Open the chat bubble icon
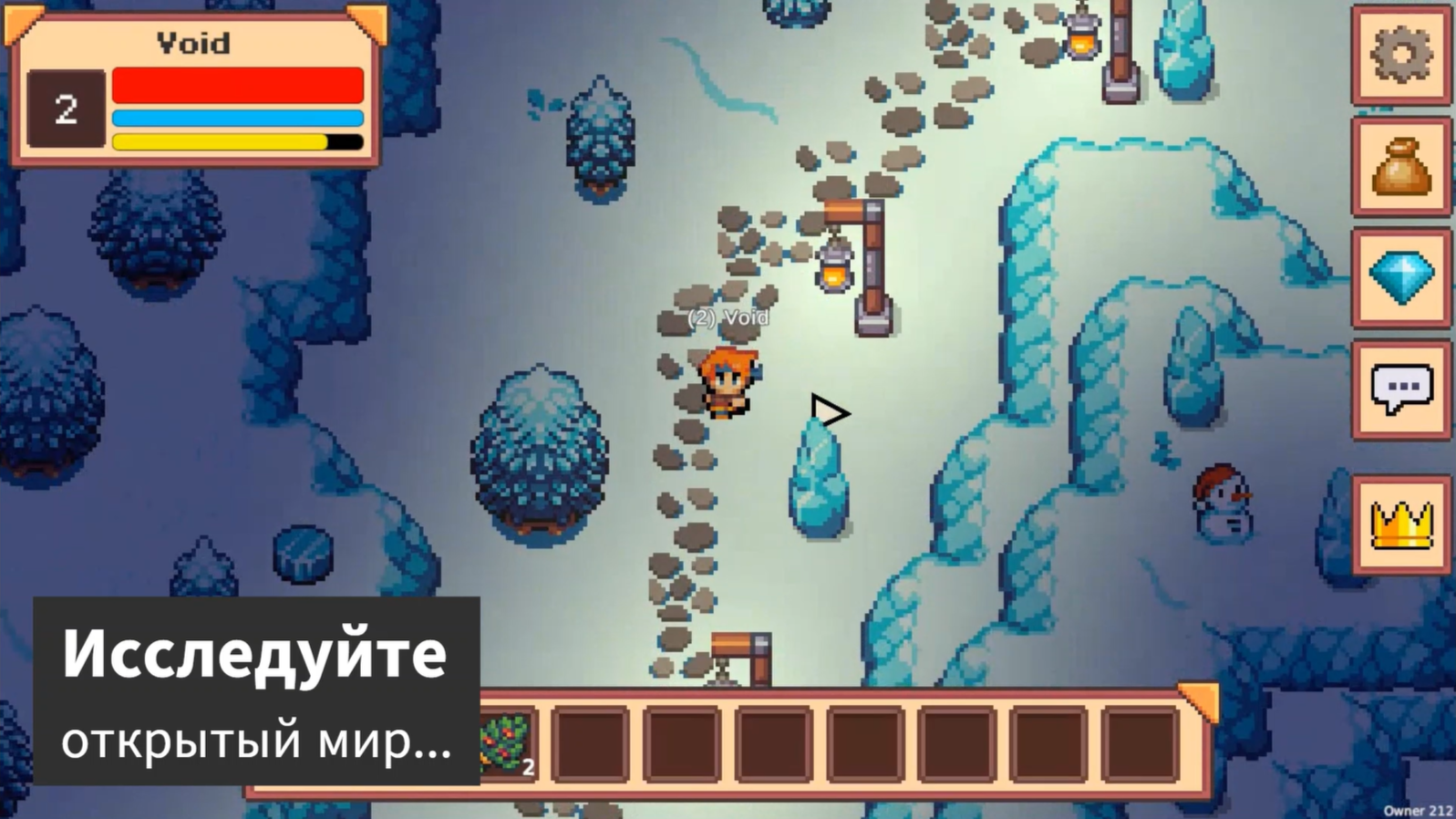Viewport: 1456px width, 819px height. (1401, 388)
